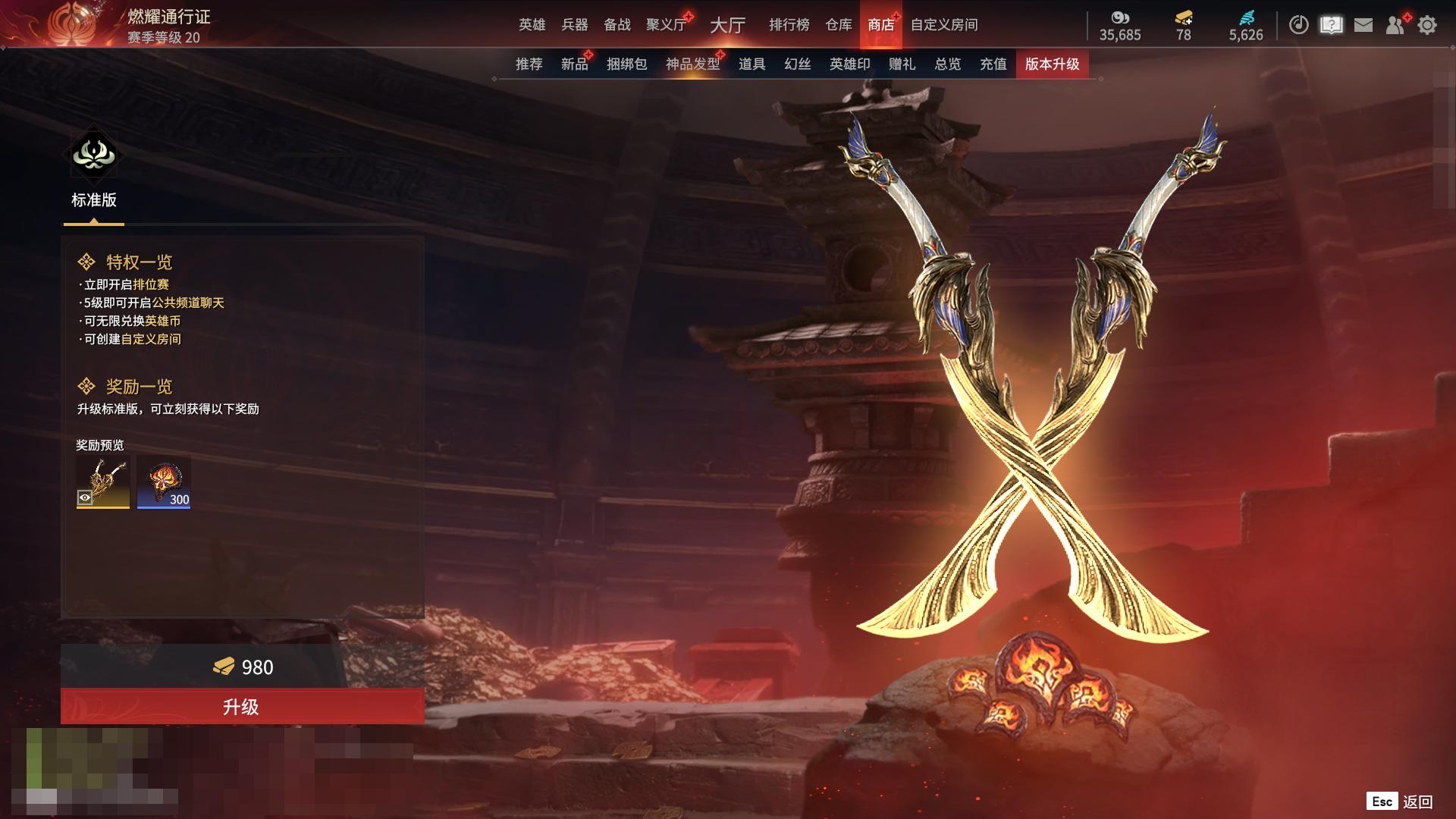1456x819 pixels.
Task: Switch to the 新品 shop tab
Action: 574,64
